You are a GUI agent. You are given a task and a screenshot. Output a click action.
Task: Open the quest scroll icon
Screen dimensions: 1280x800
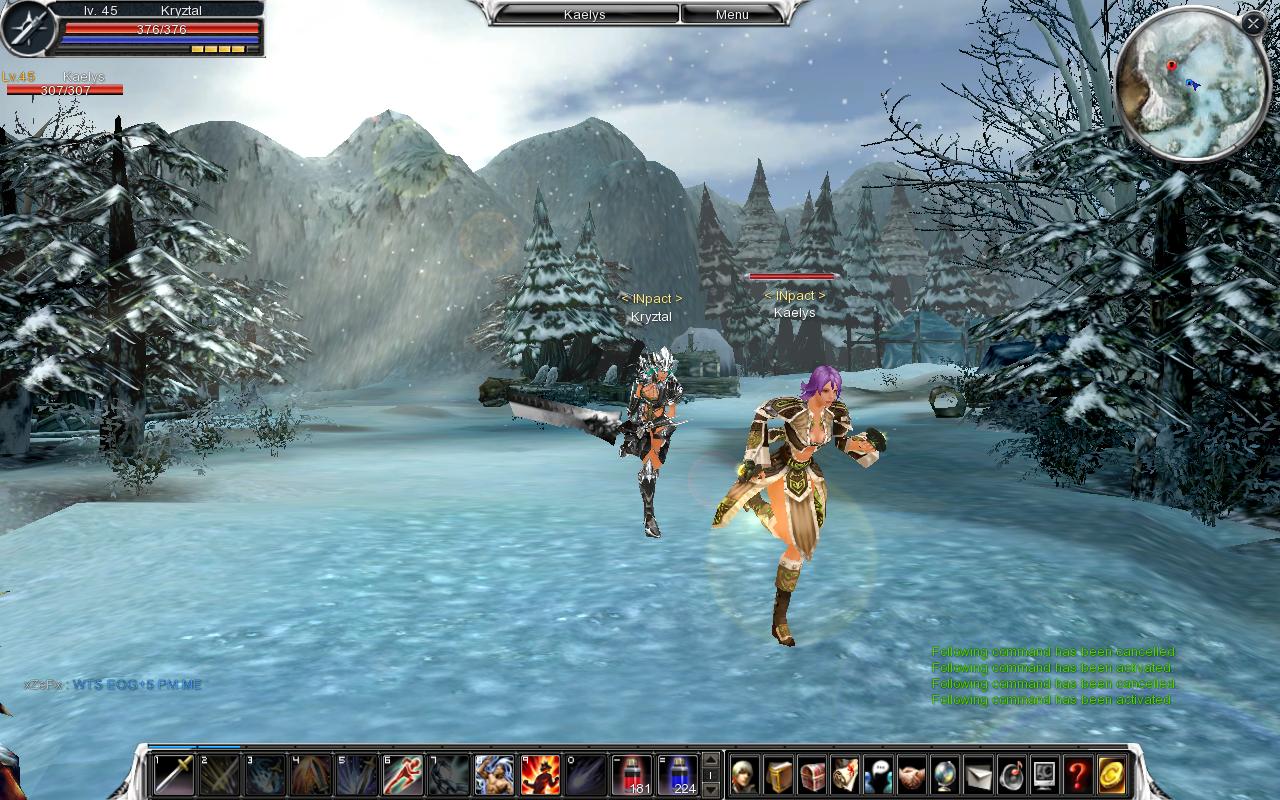845,774
